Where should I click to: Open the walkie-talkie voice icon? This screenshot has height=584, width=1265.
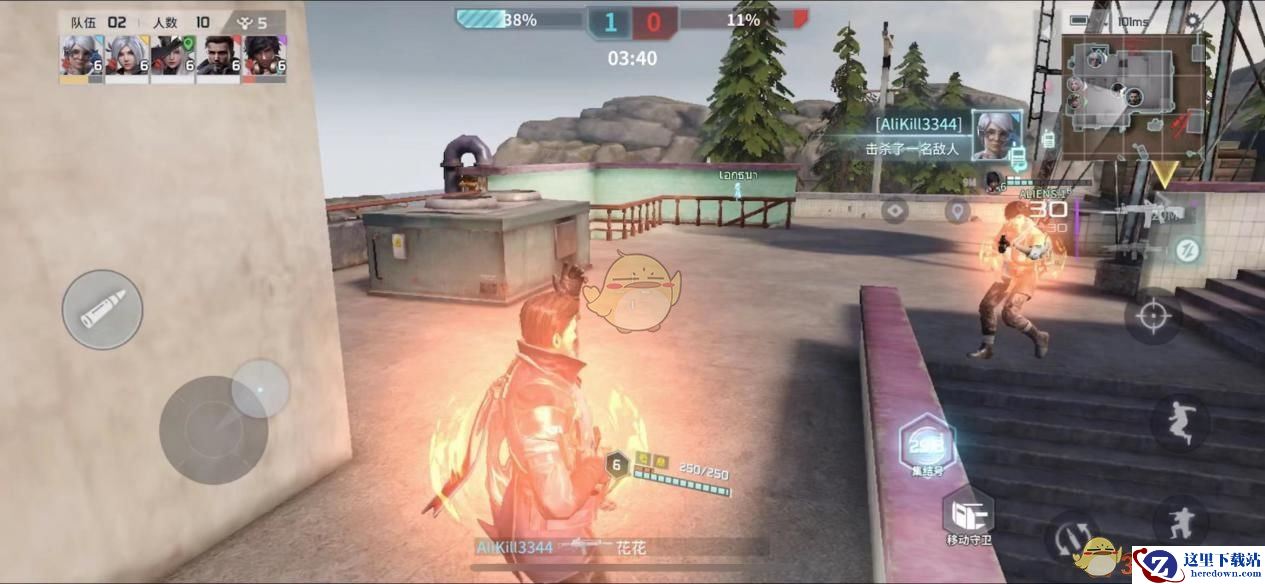tap(1049, 139)
